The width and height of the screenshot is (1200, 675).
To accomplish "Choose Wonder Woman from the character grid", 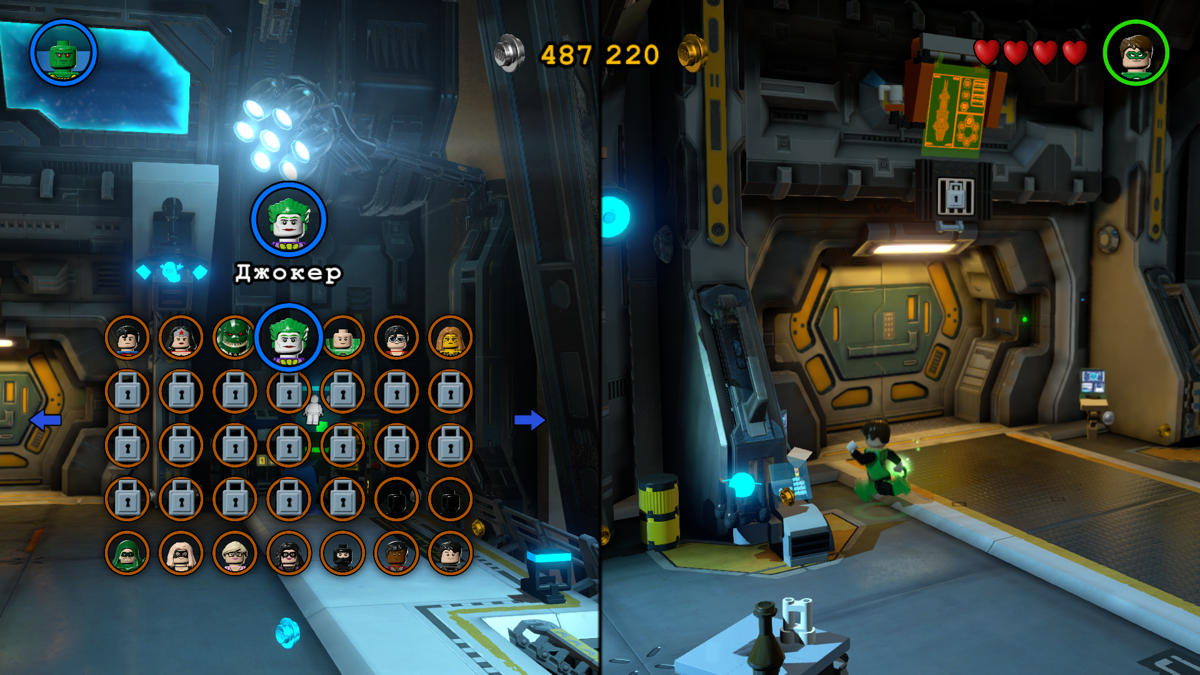I will pos(181,338).
